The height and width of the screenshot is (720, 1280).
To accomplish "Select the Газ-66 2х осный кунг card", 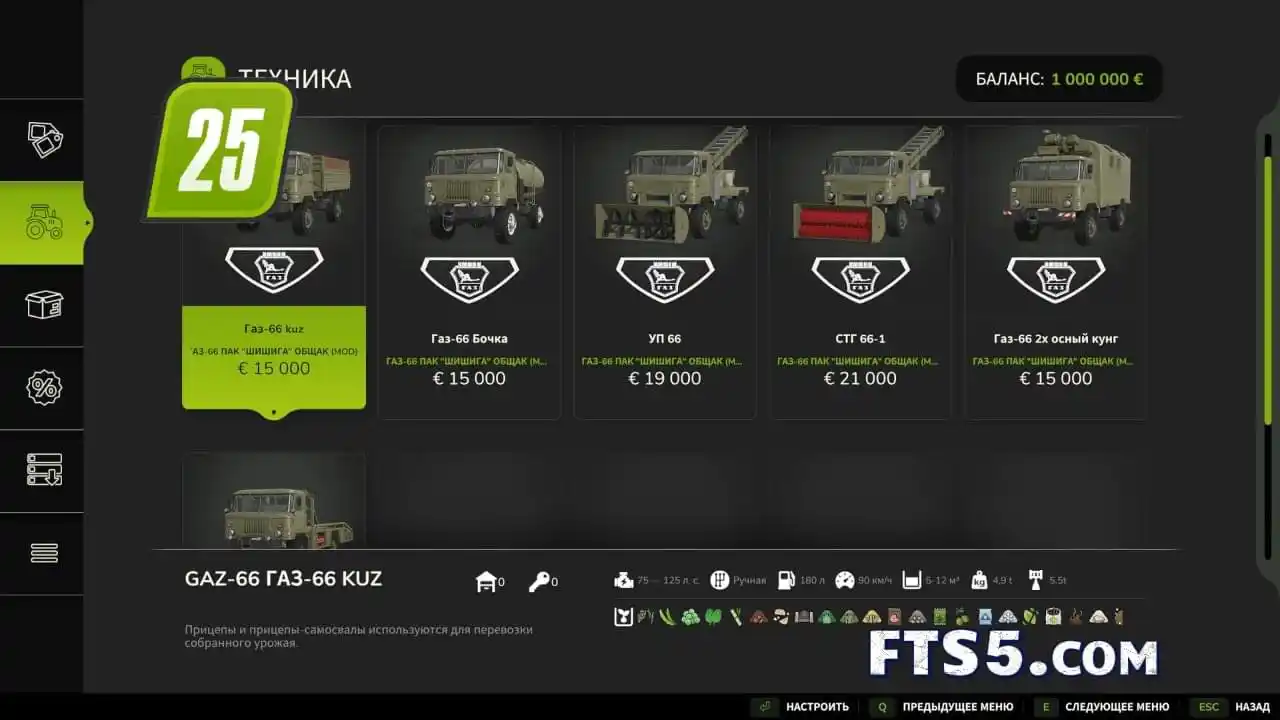I will 1055,272.
